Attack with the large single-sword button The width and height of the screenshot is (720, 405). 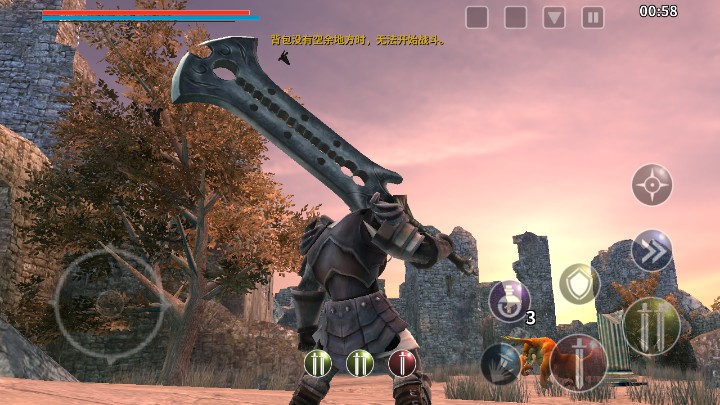tap(578, 362)
